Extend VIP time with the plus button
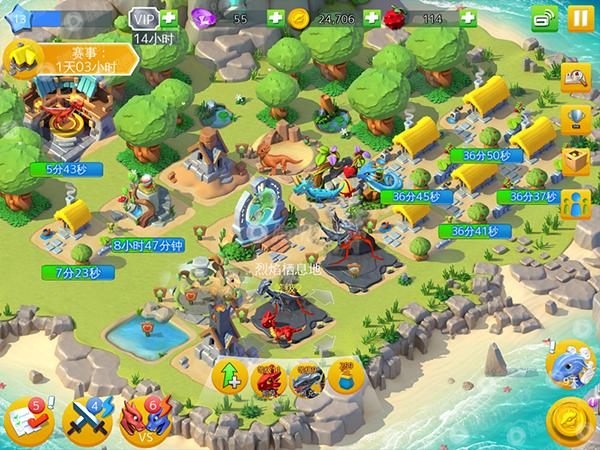Image resolution: width=600 pixels, height=450 pixels. 170,18
